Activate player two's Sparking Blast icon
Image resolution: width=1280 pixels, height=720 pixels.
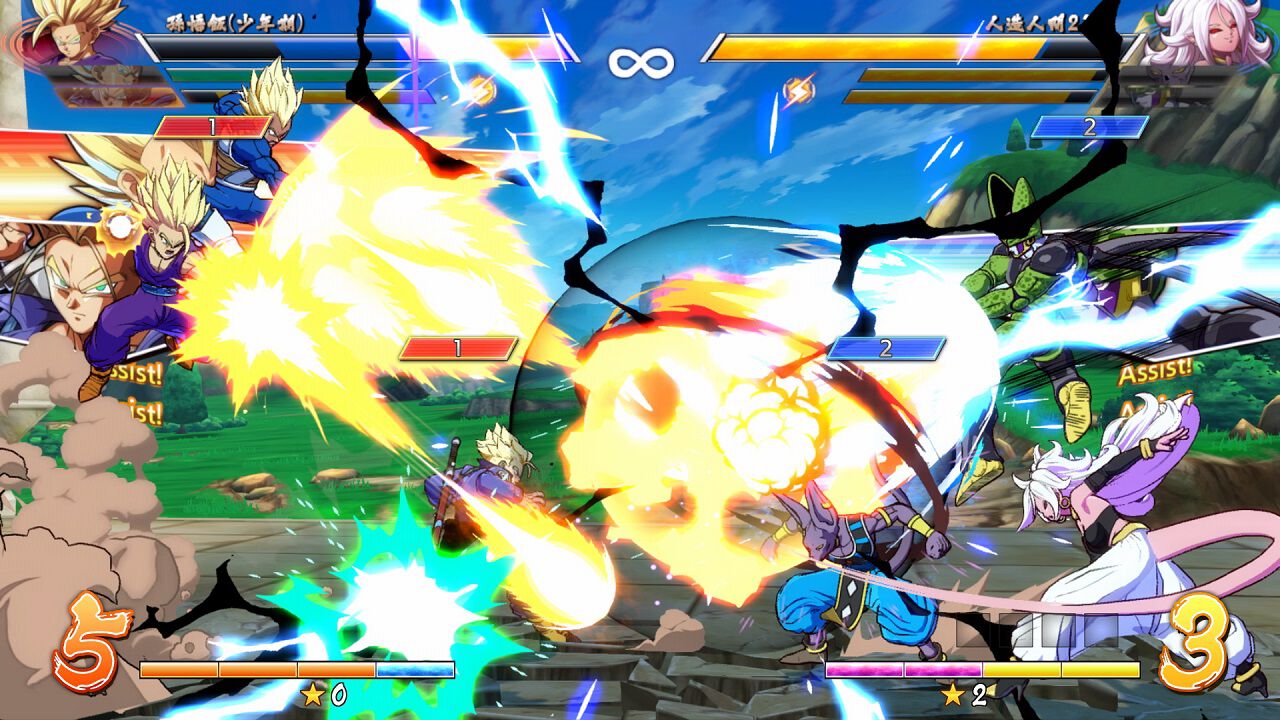[x=798, y=92]
